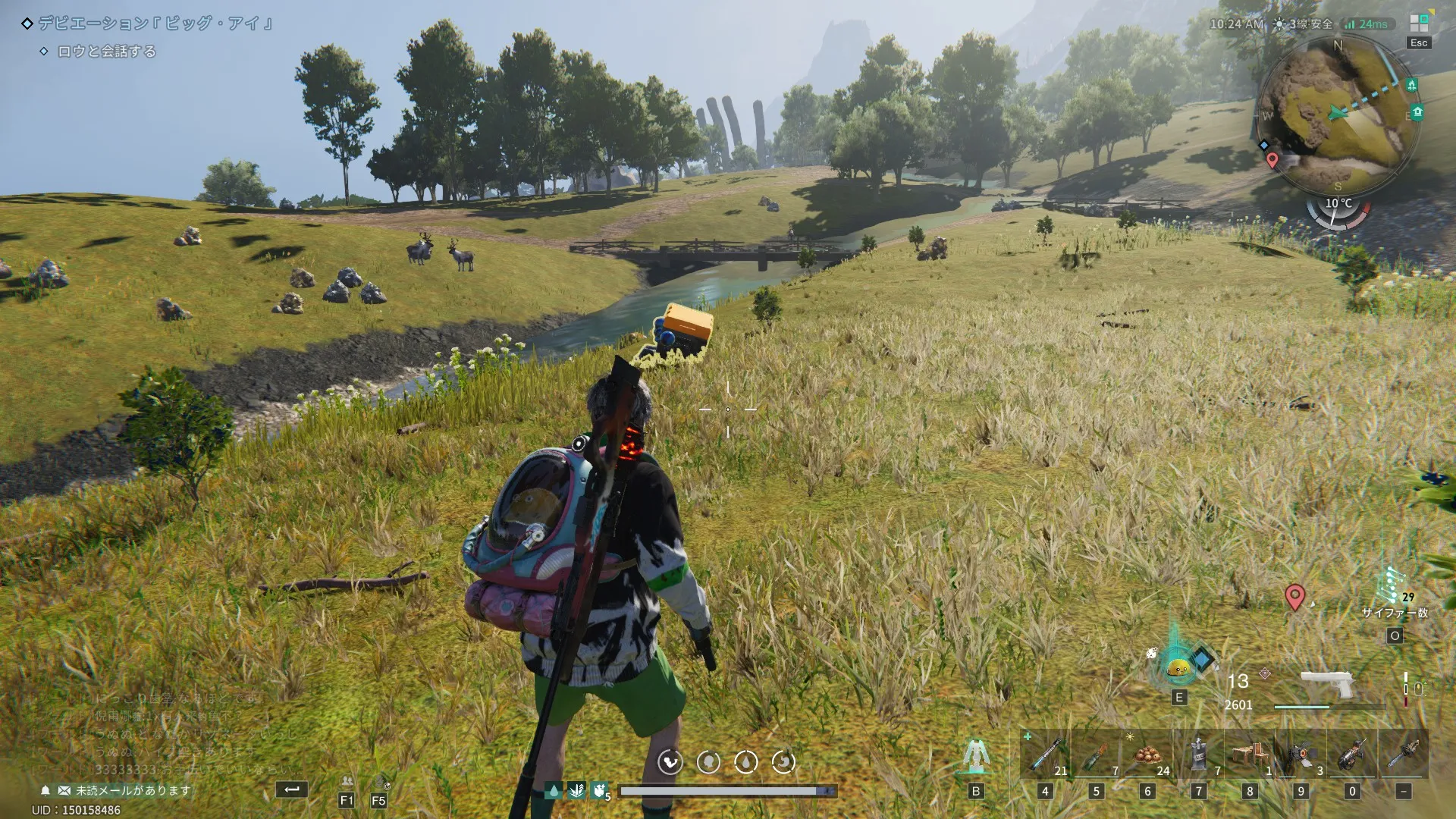Image resolution: width=1456 pixels, height=819 pixels.
Task: Open the team members icon
Action: [347, 782]
